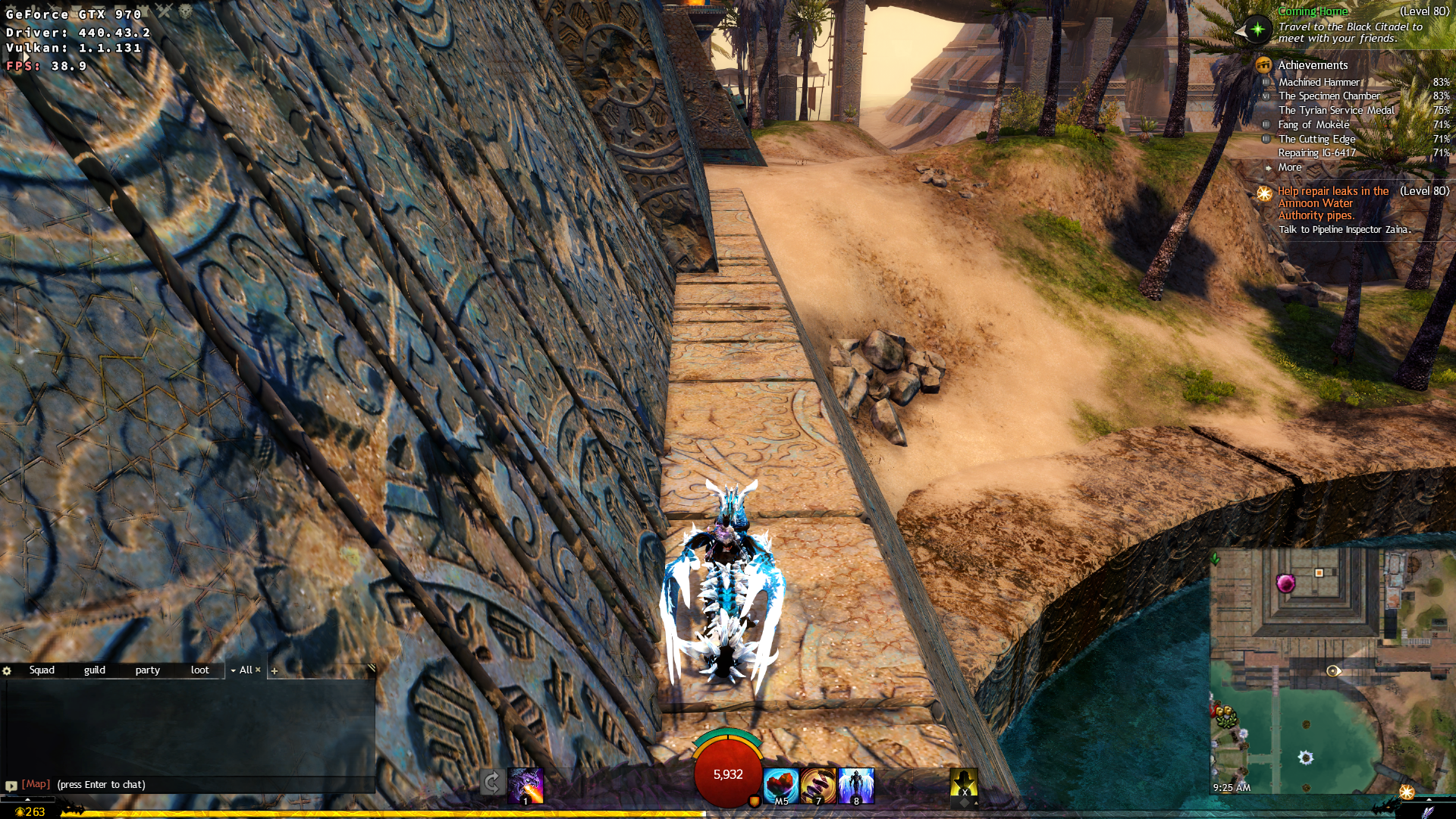Click the Machined Hammer achievement entry

pos(1319,82)
